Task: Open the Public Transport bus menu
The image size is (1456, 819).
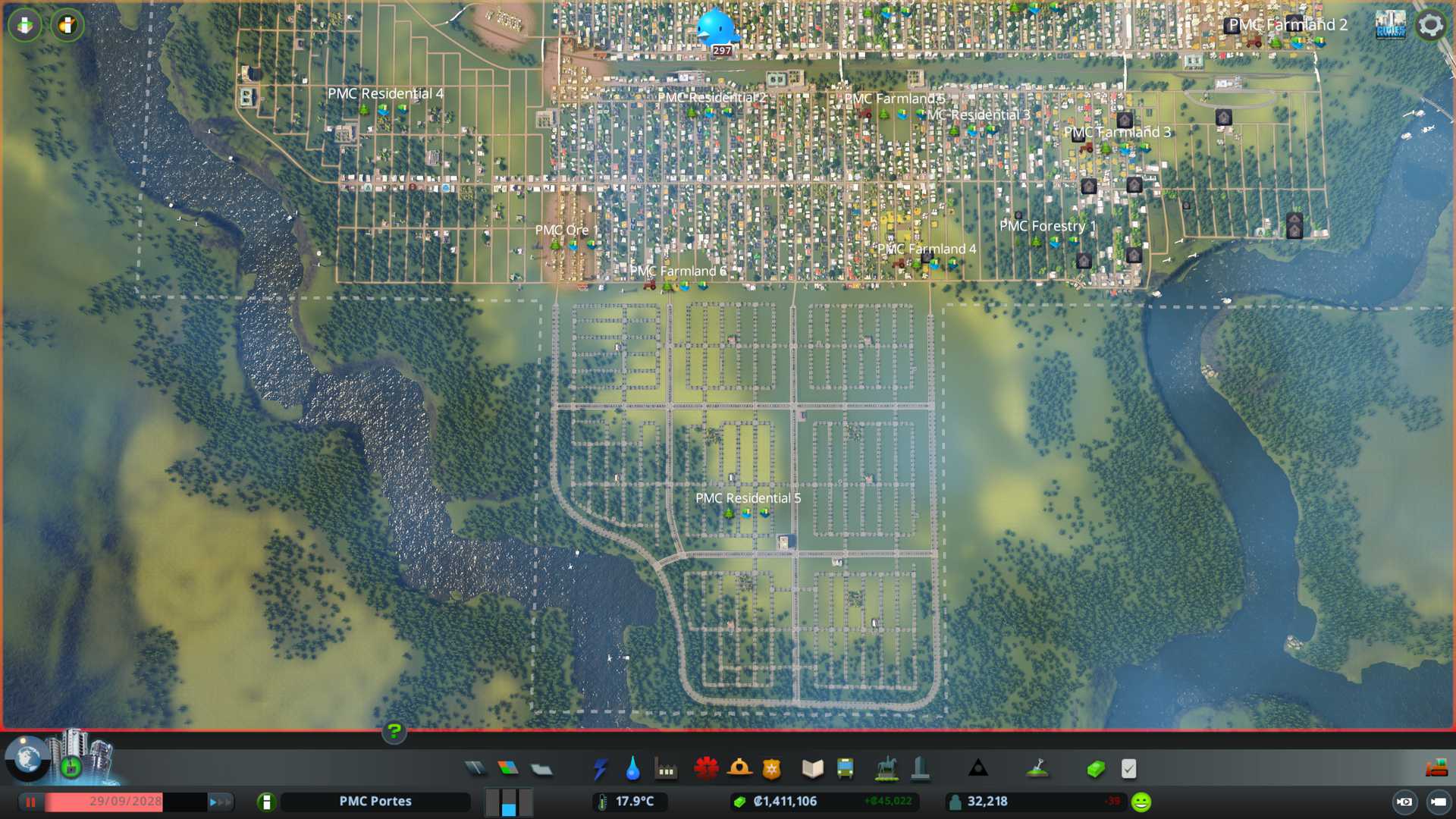Action: [x=845, y=769]
